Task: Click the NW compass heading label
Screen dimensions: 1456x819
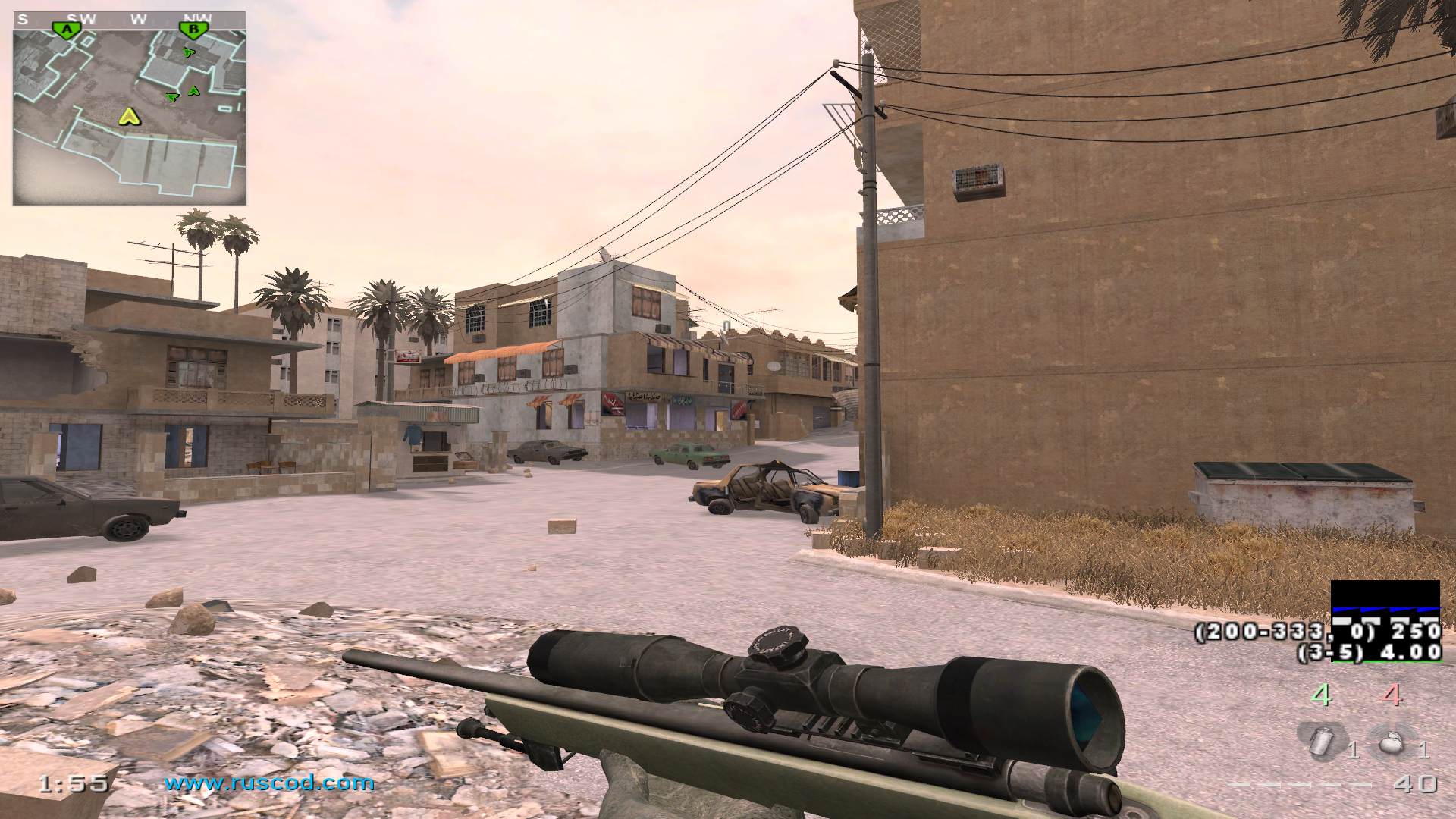Action: coord(196,20)
